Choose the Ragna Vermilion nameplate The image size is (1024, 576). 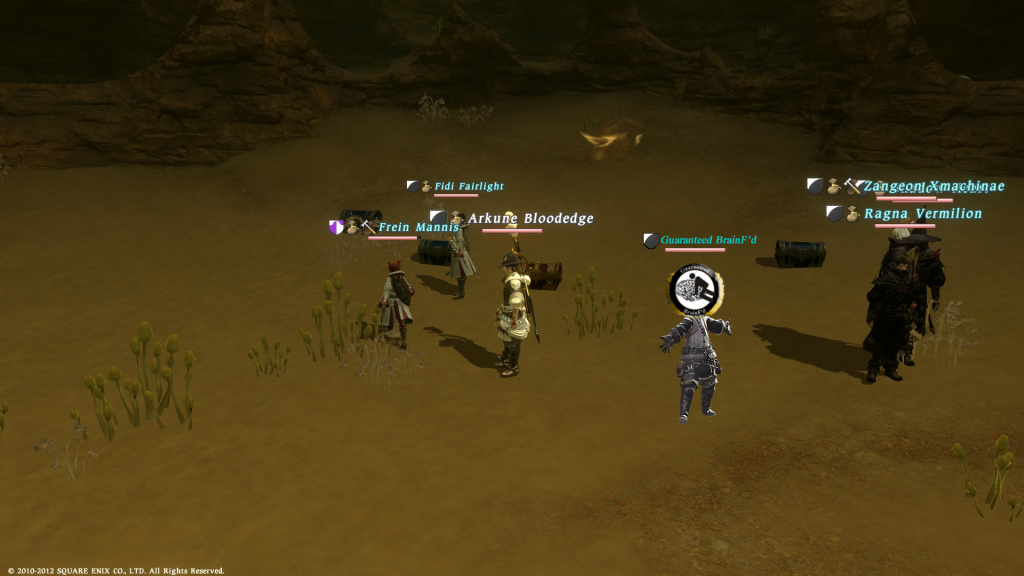[923, 214]
